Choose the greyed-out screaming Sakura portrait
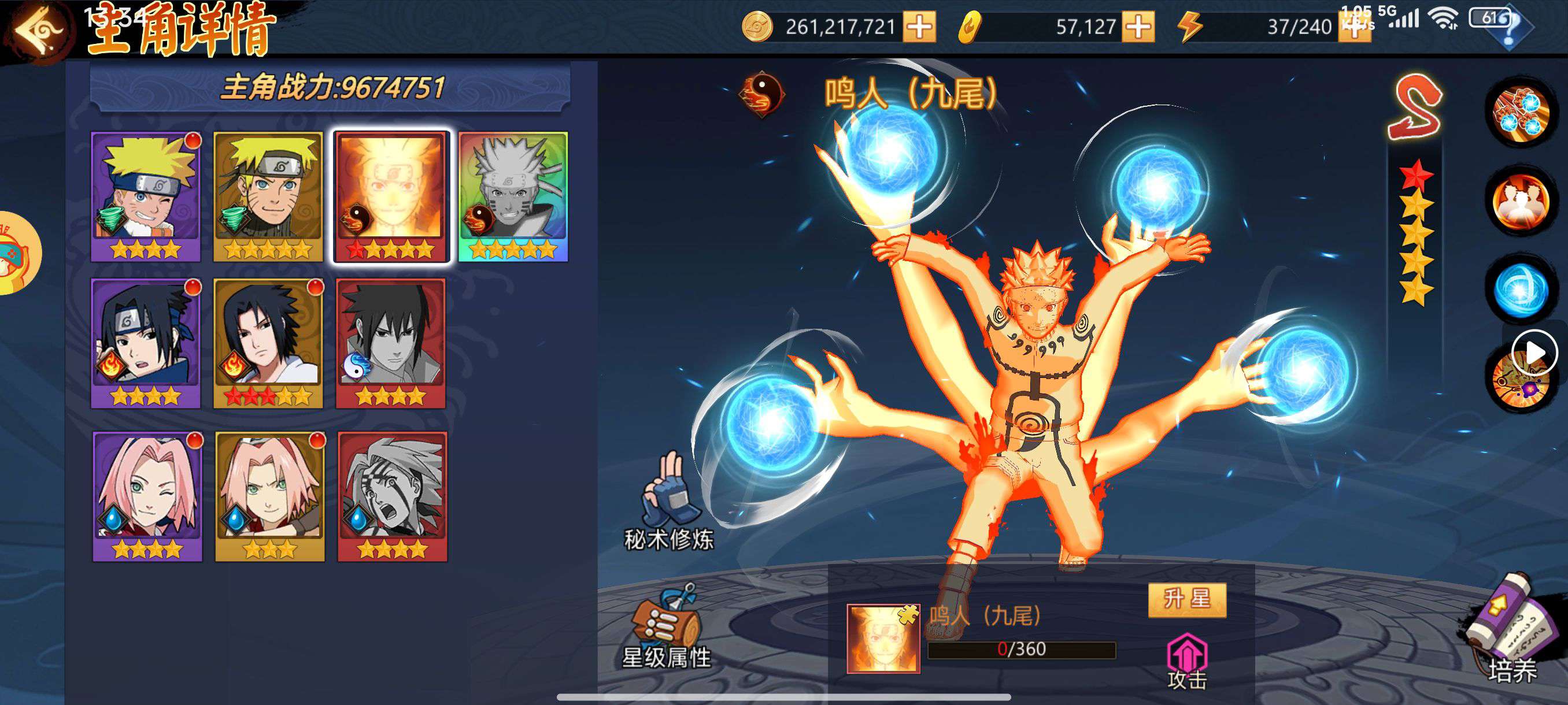 (393, 496)
